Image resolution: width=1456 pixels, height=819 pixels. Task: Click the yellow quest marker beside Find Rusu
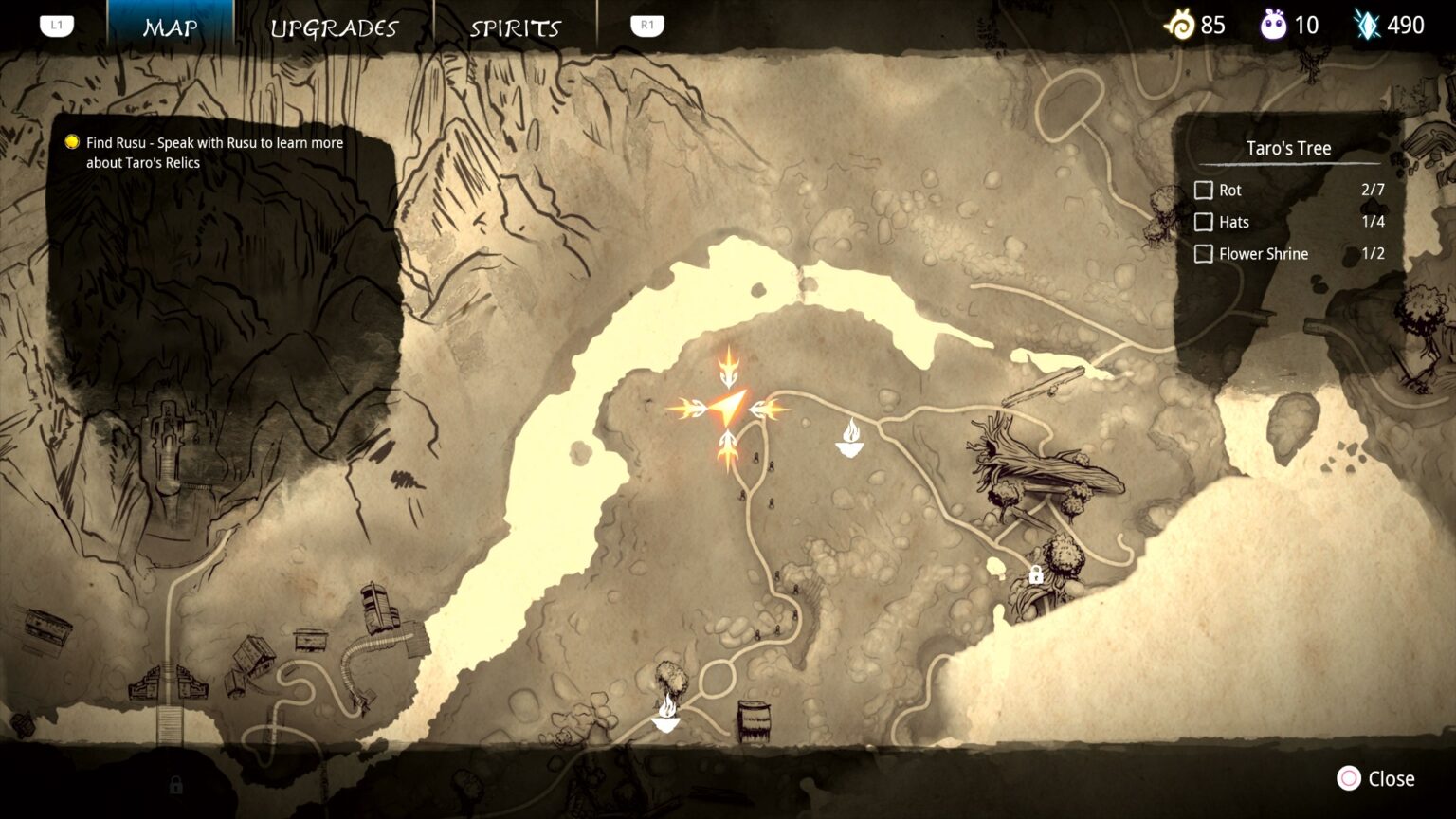pyautogui.click(x=70, y=142)
